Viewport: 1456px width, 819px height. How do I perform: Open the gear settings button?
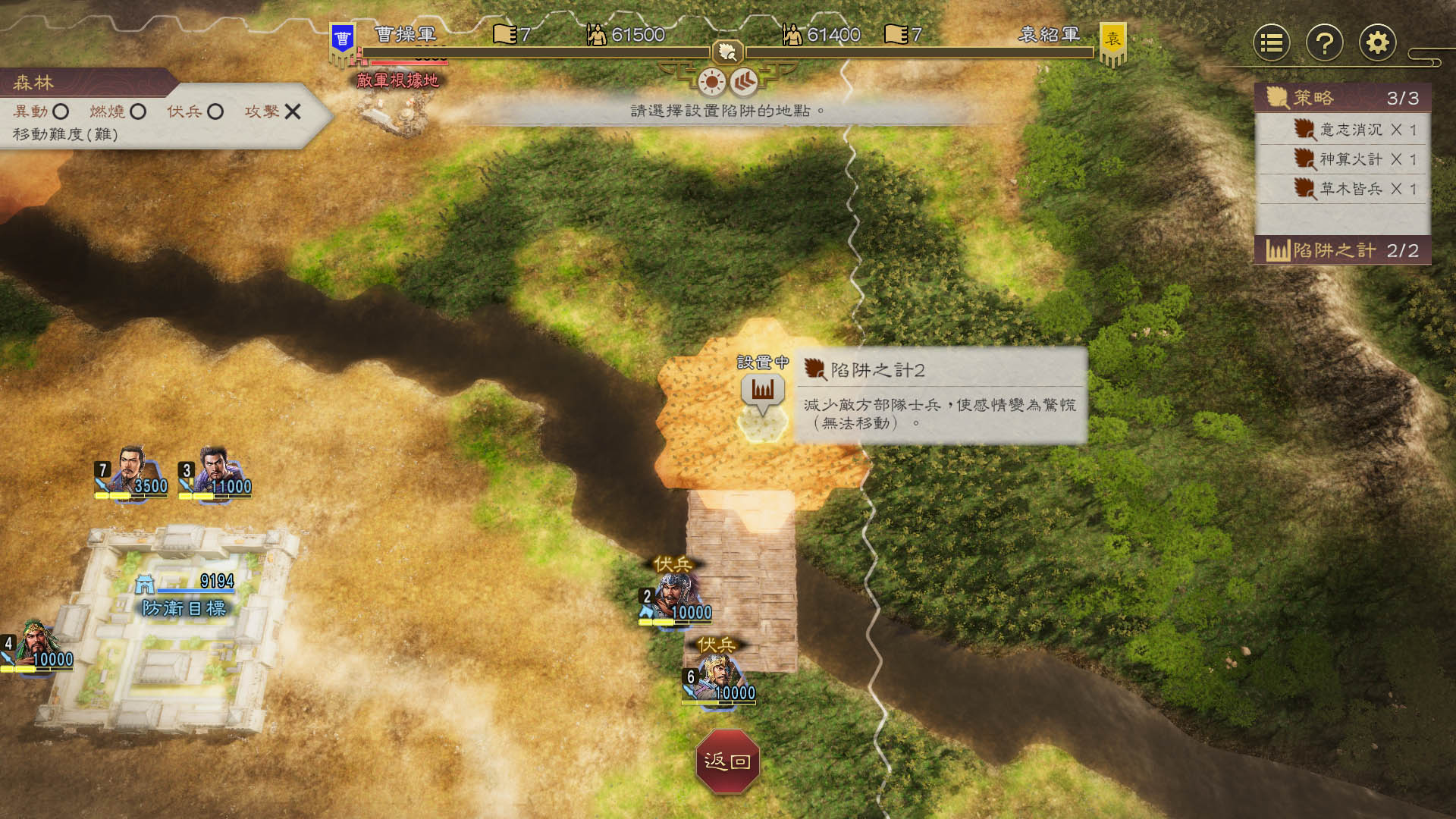tap(1377, 43)
